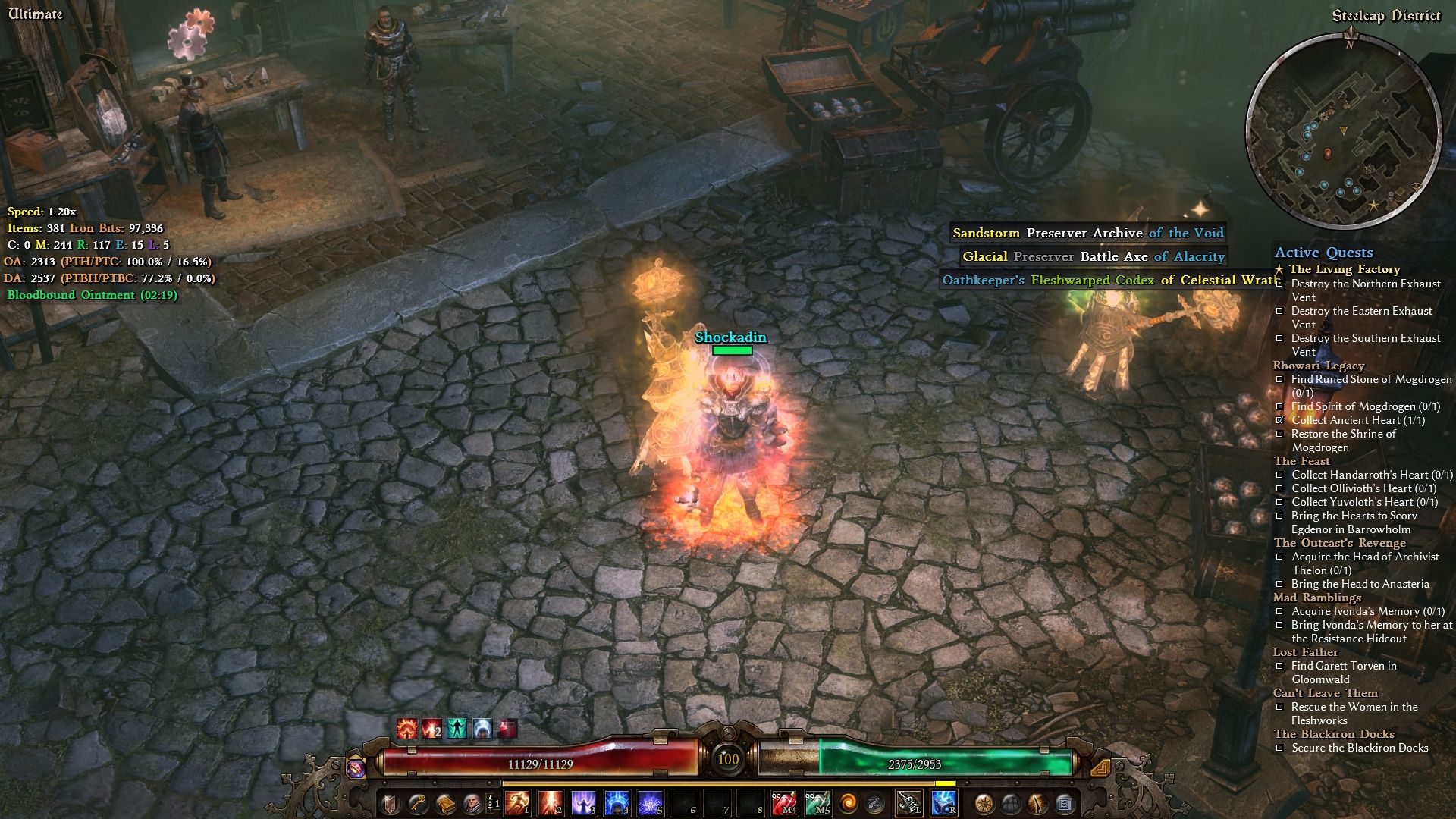Click the key inventory icon
Viewport: 1456px width, 819px height.
[x=419, y=802]
